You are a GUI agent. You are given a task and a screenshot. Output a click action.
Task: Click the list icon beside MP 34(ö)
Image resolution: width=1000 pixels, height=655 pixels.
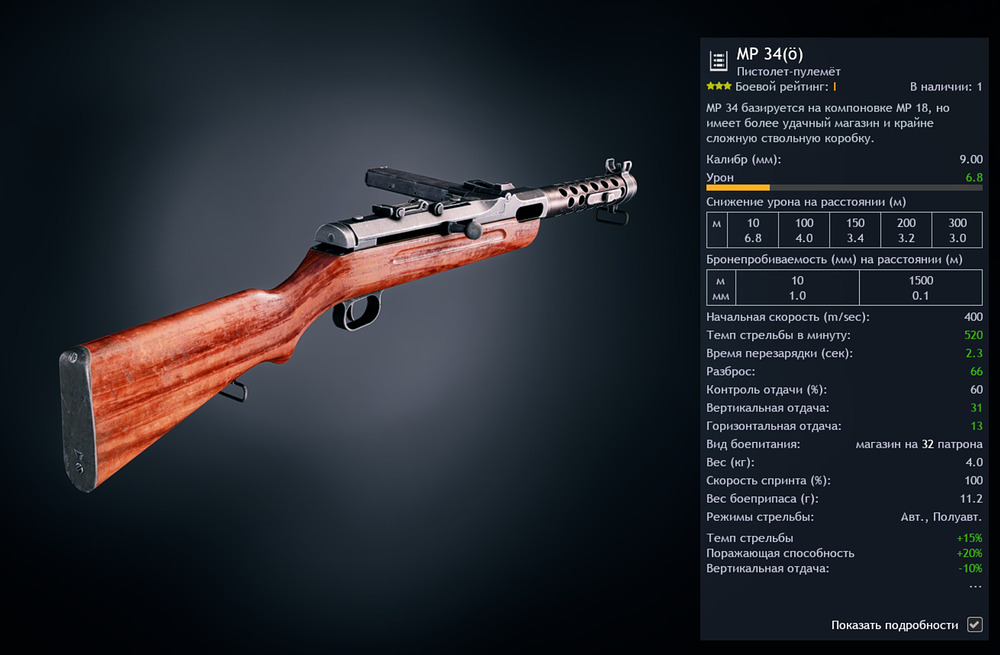coord(718,61)
